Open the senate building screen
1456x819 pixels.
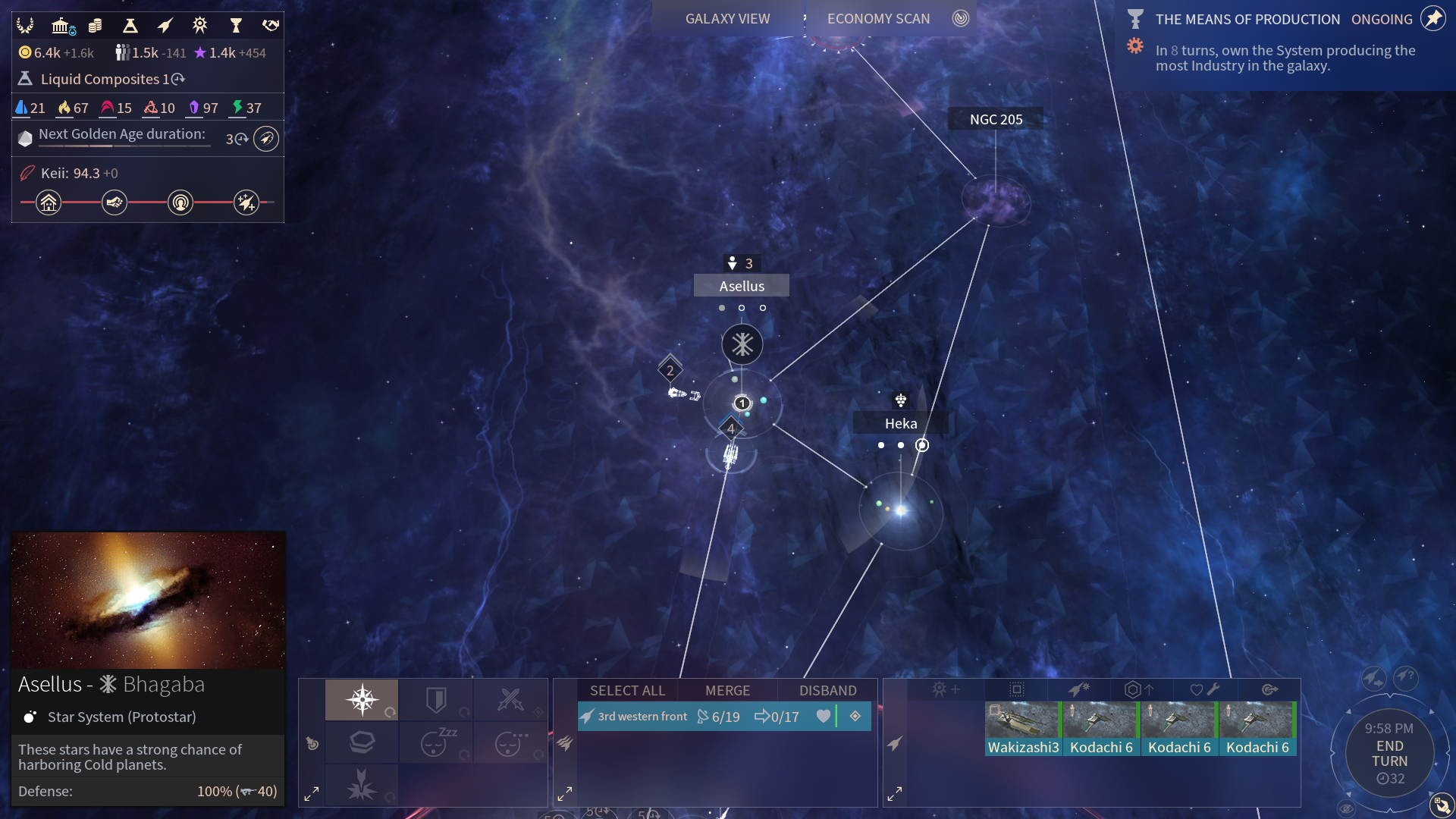pos(61,26)
